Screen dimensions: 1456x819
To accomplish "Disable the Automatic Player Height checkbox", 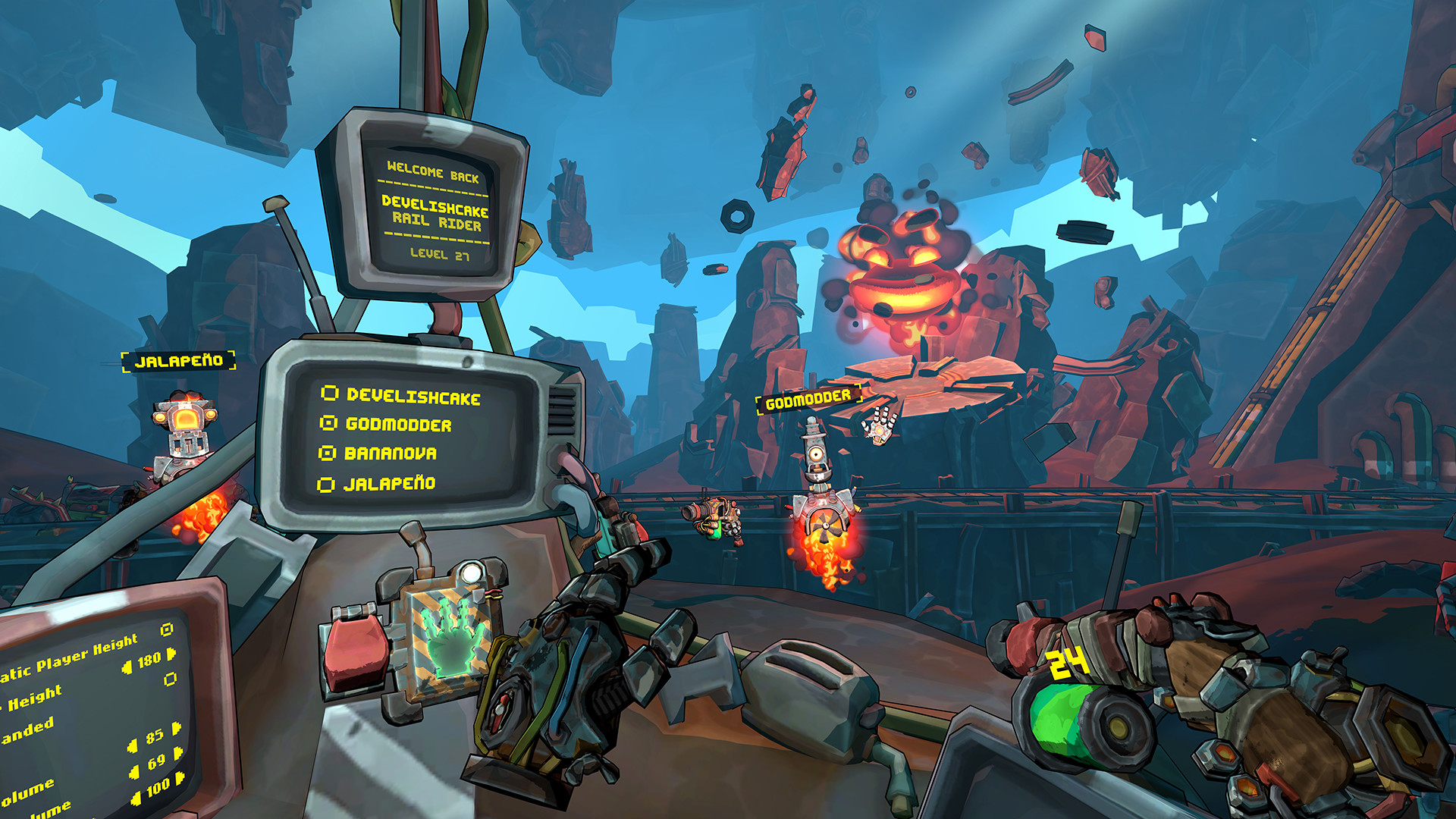I will pyautogui.click(x=168, y=629).
